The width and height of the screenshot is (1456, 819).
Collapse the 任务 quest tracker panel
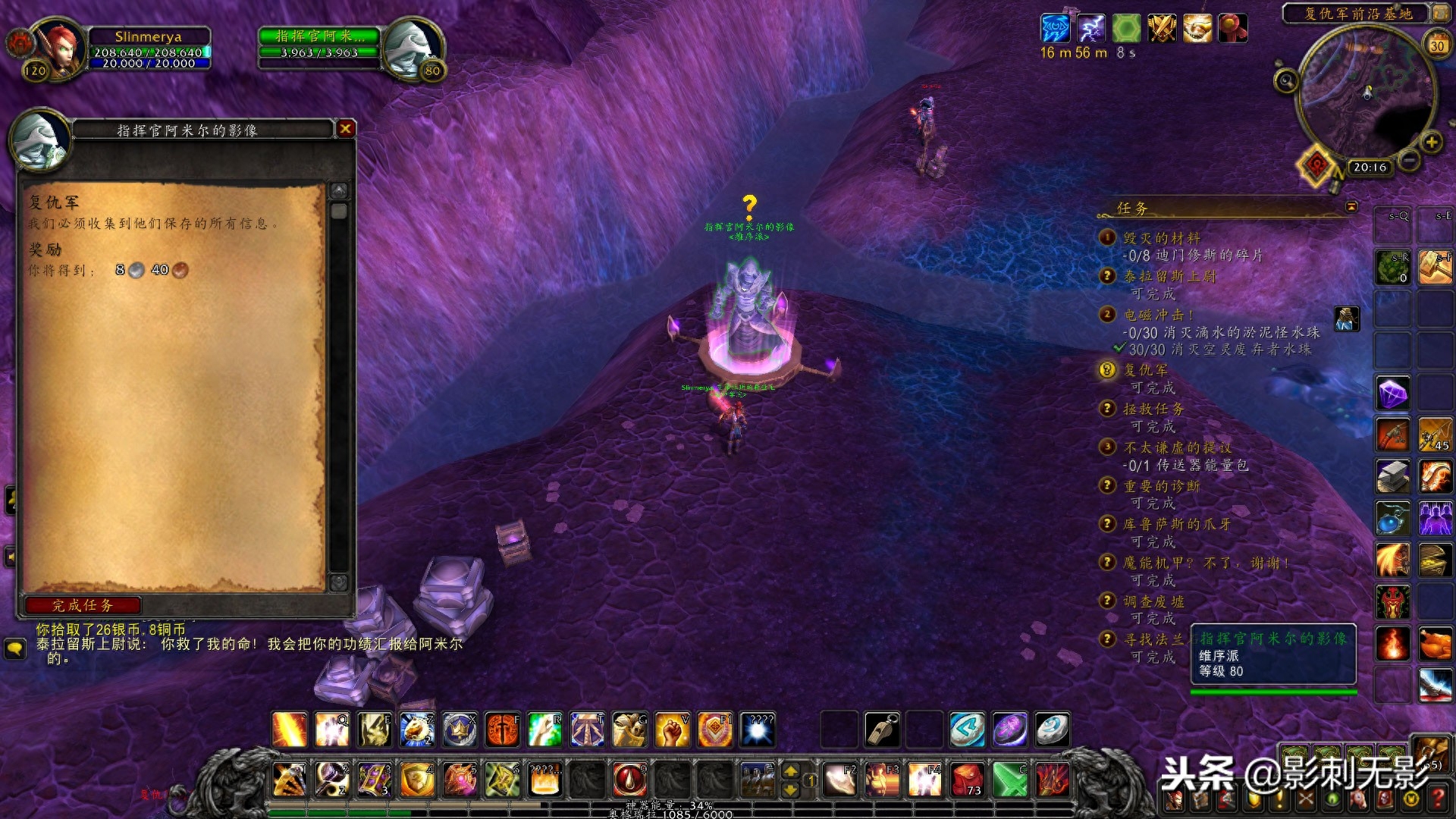coord(1351,207)
